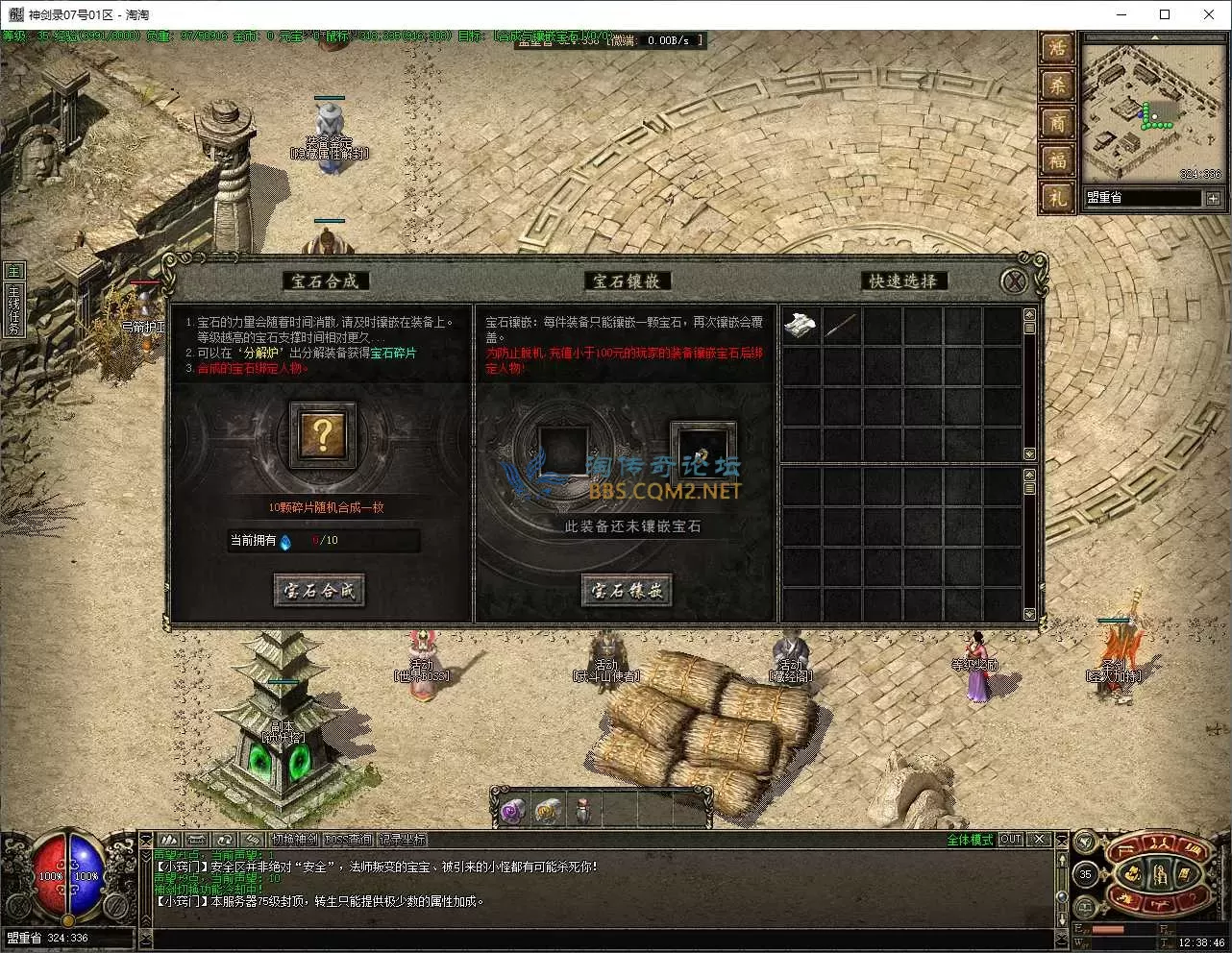Click the 宝石镶嵌 inlay button
Viewport: 1232px width, 953px height.
click(x=626, y=590)
